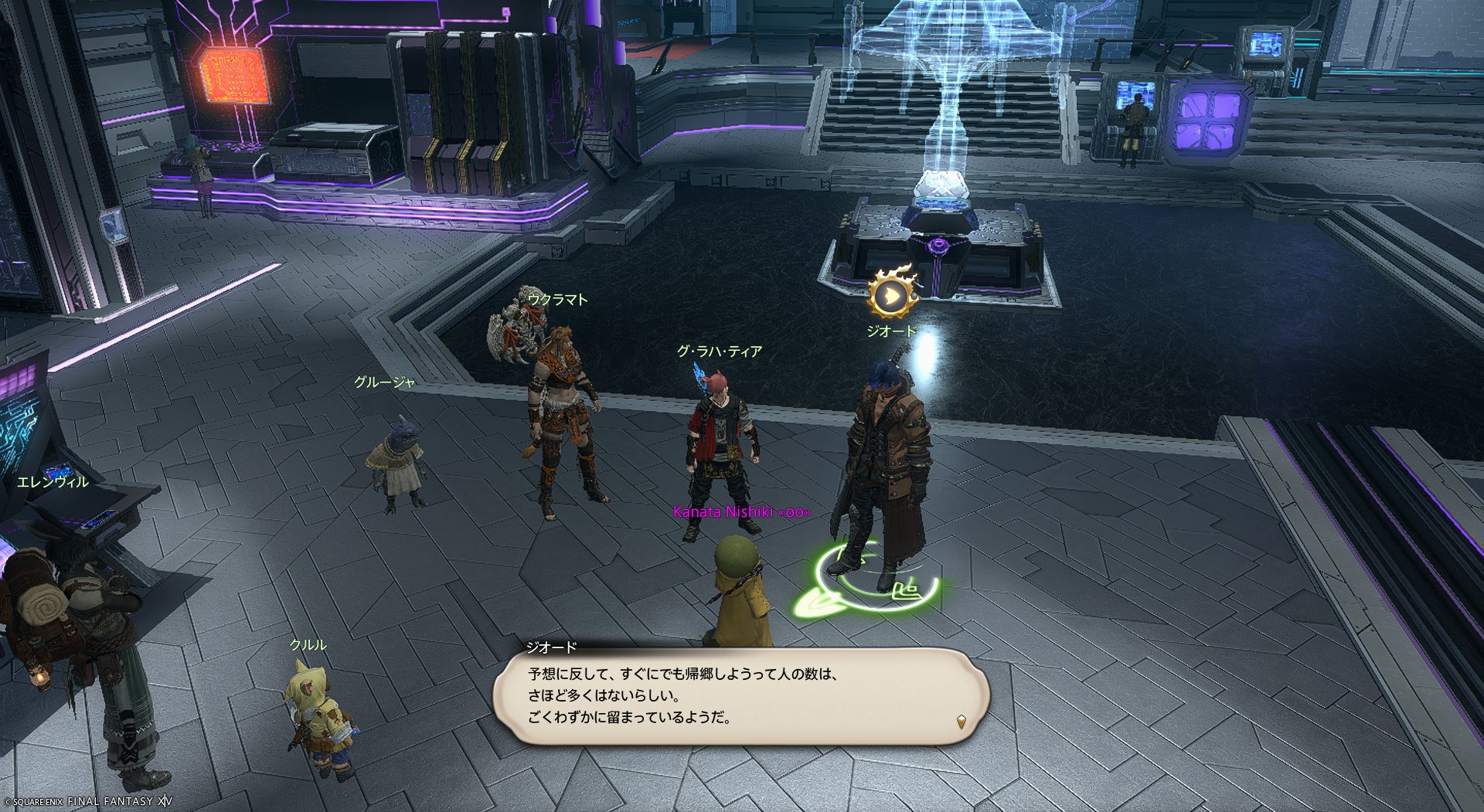Select the グ・ラハ・ティア nameplate

coord(719,352)
